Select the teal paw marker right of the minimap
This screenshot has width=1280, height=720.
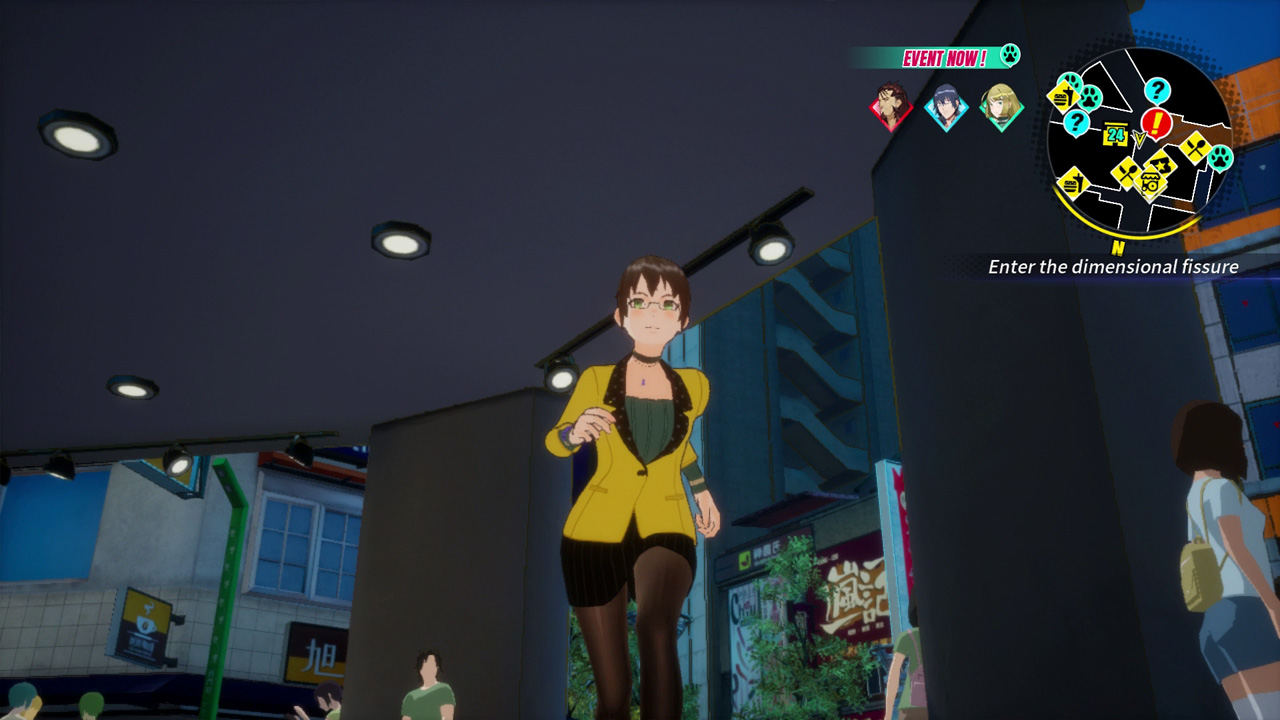click(1221, 156)
